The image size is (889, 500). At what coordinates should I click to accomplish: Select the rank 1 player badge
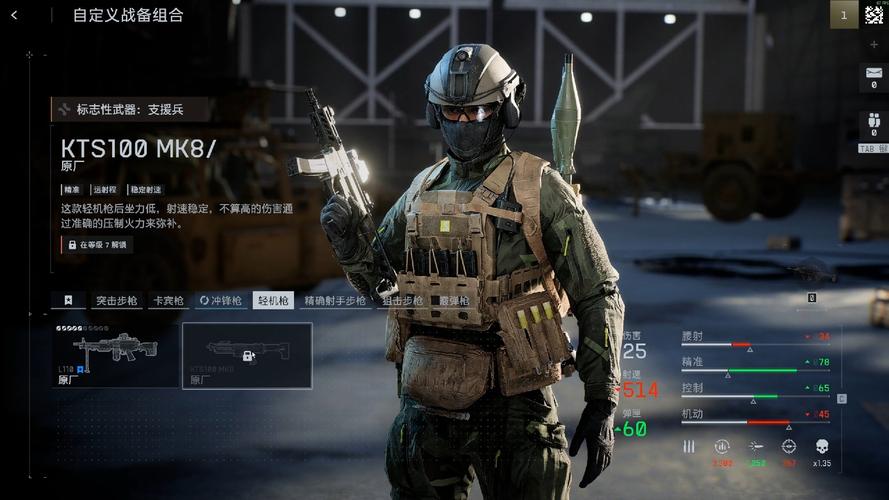(843, 14)
